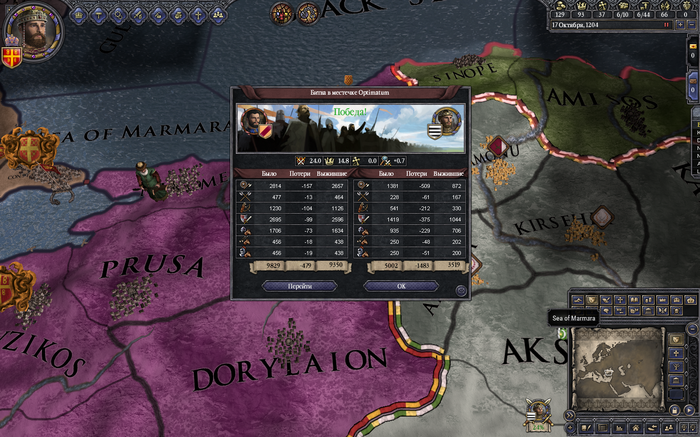
Task: Select the left commander portrait in battle report
Action: [253, 123]
